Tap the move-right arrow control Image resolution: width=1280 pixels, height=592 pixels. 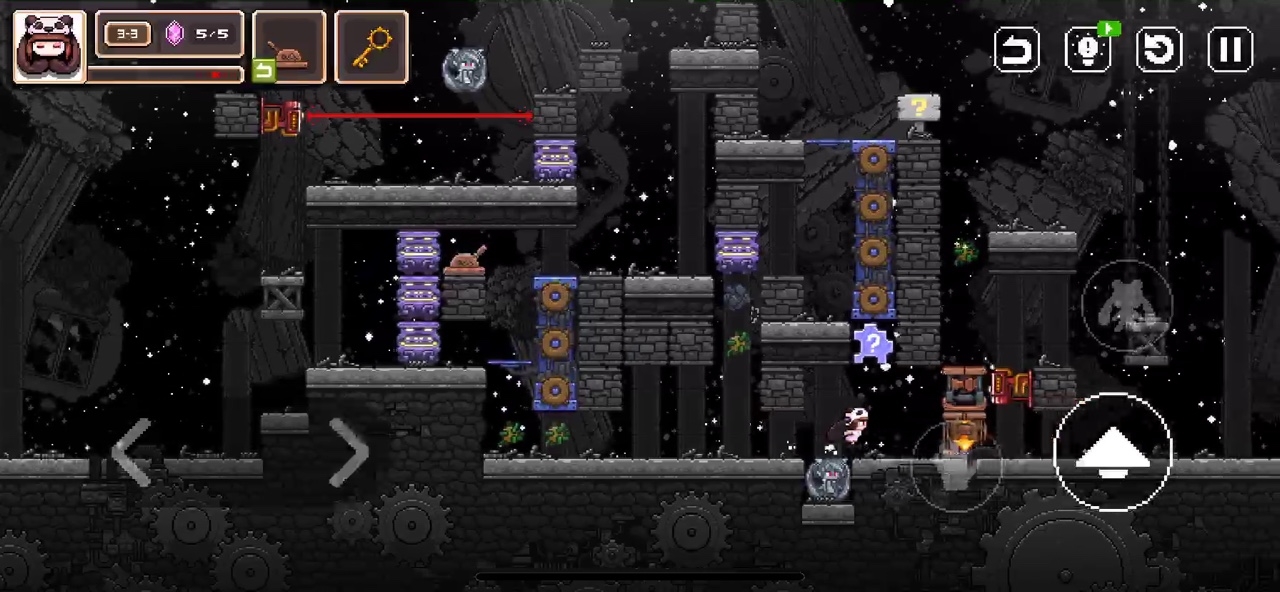point(348,452)
